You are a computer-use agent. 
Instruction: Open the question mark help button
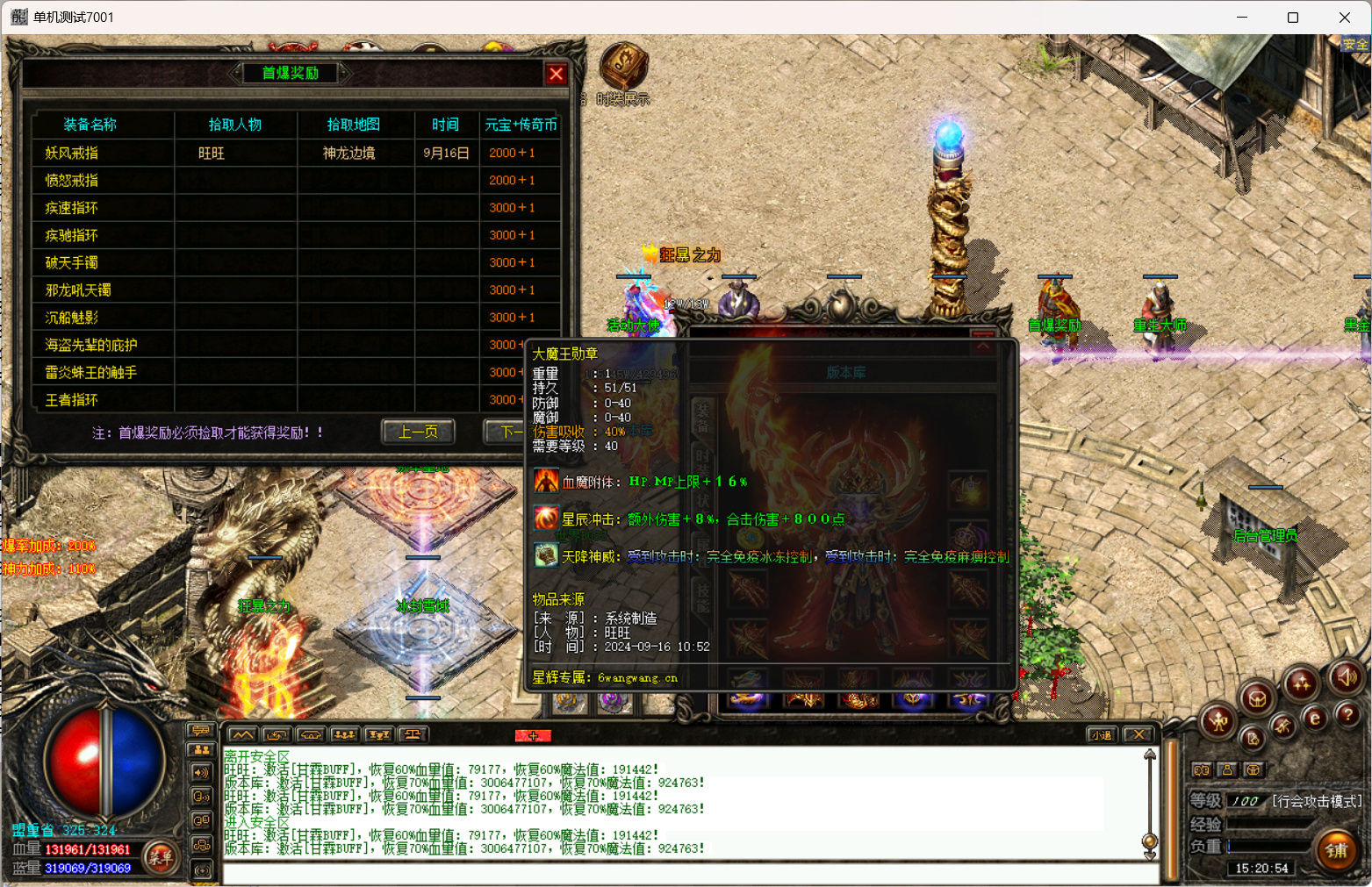(1347, 715)
